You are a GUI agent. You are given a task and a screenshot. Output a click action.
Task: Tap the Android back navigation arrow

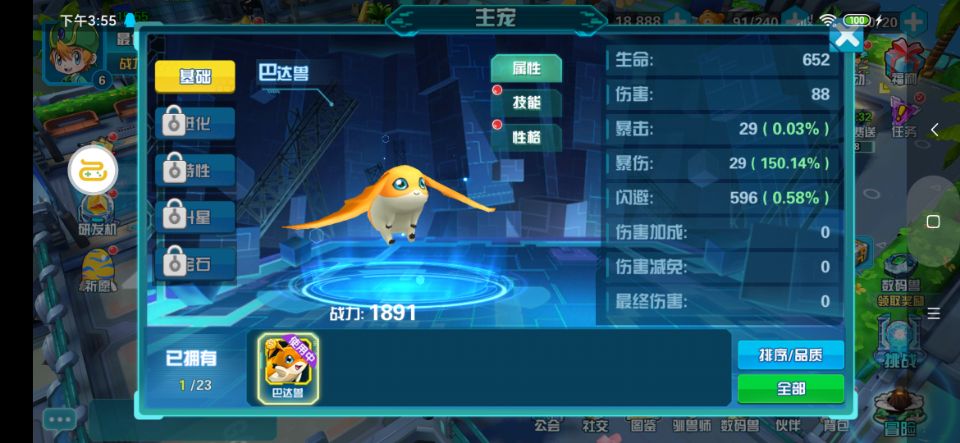[x=934, y=130]
